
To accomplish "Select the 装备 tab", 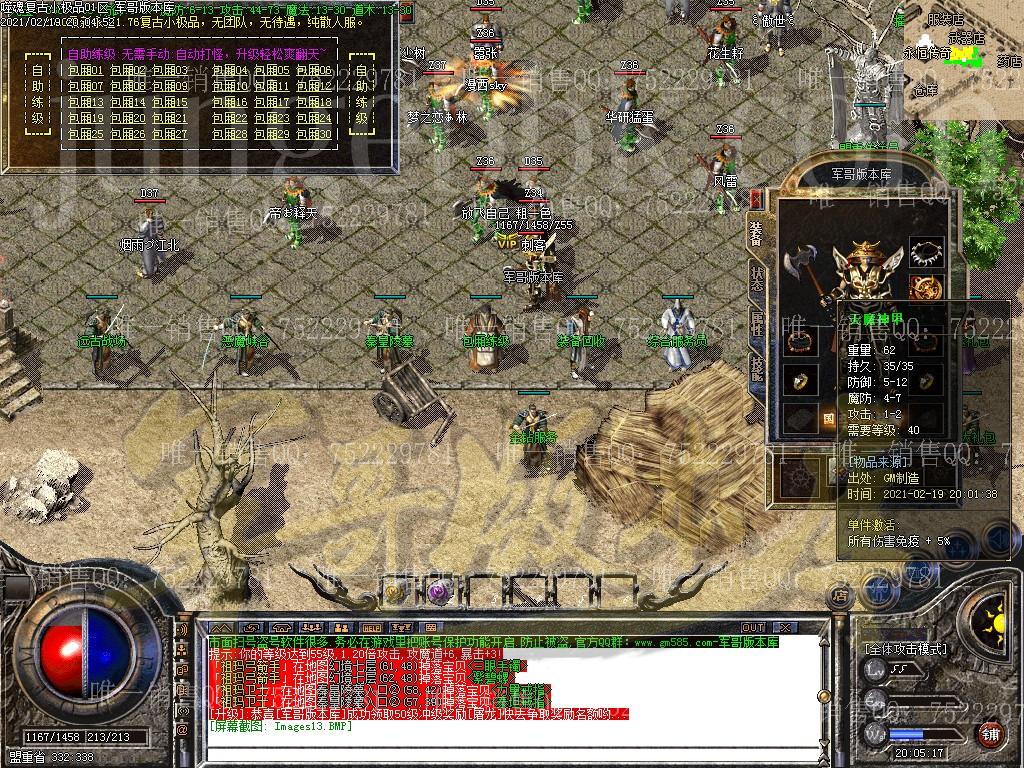I will (757, 232).
